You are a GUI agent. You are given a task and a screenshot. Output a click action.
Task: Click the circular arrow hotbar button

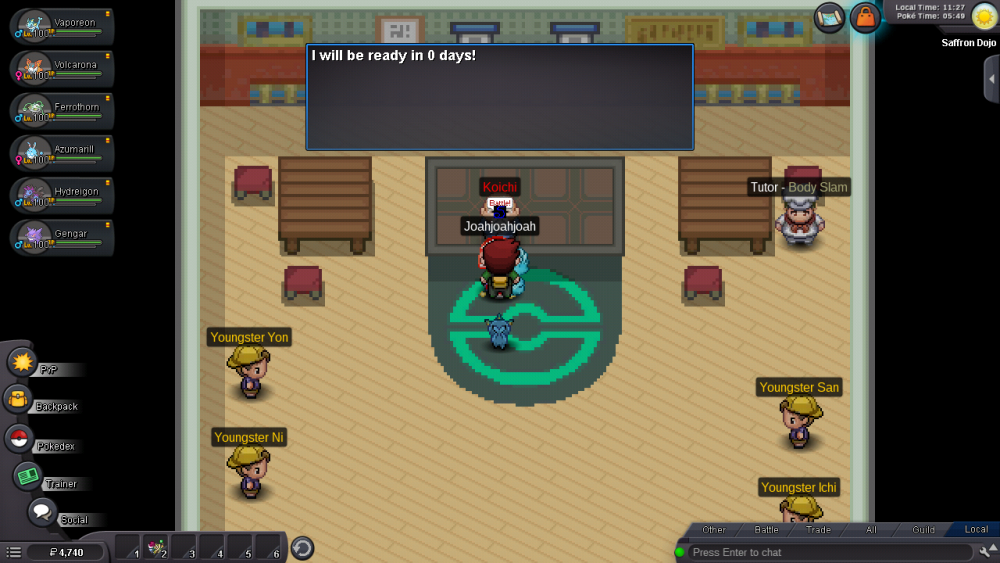tap(302, 548)
